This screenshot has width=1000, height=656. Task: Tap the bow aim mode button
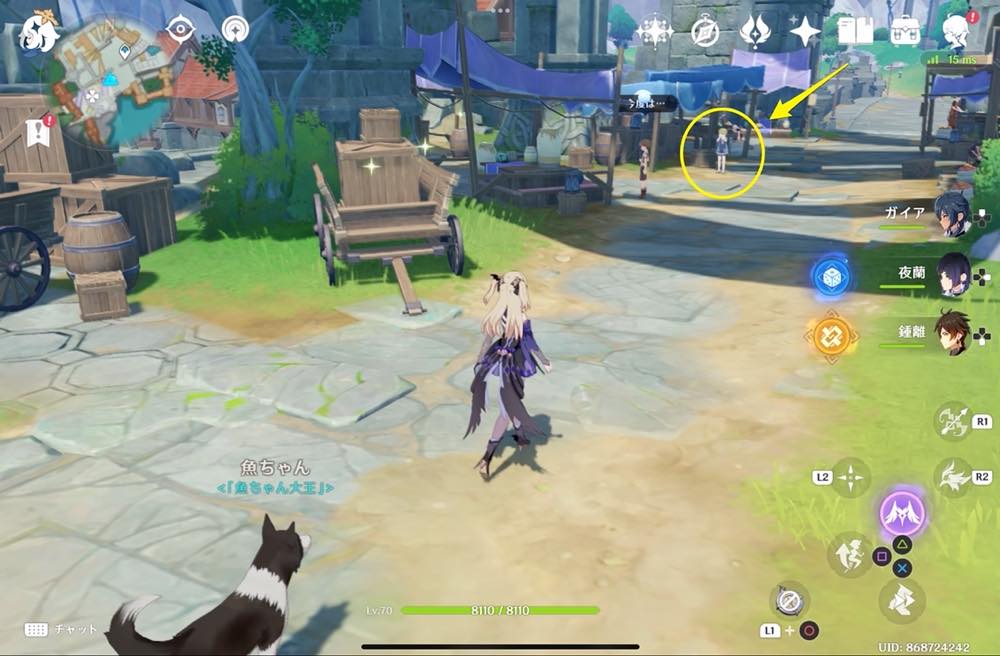953,421
